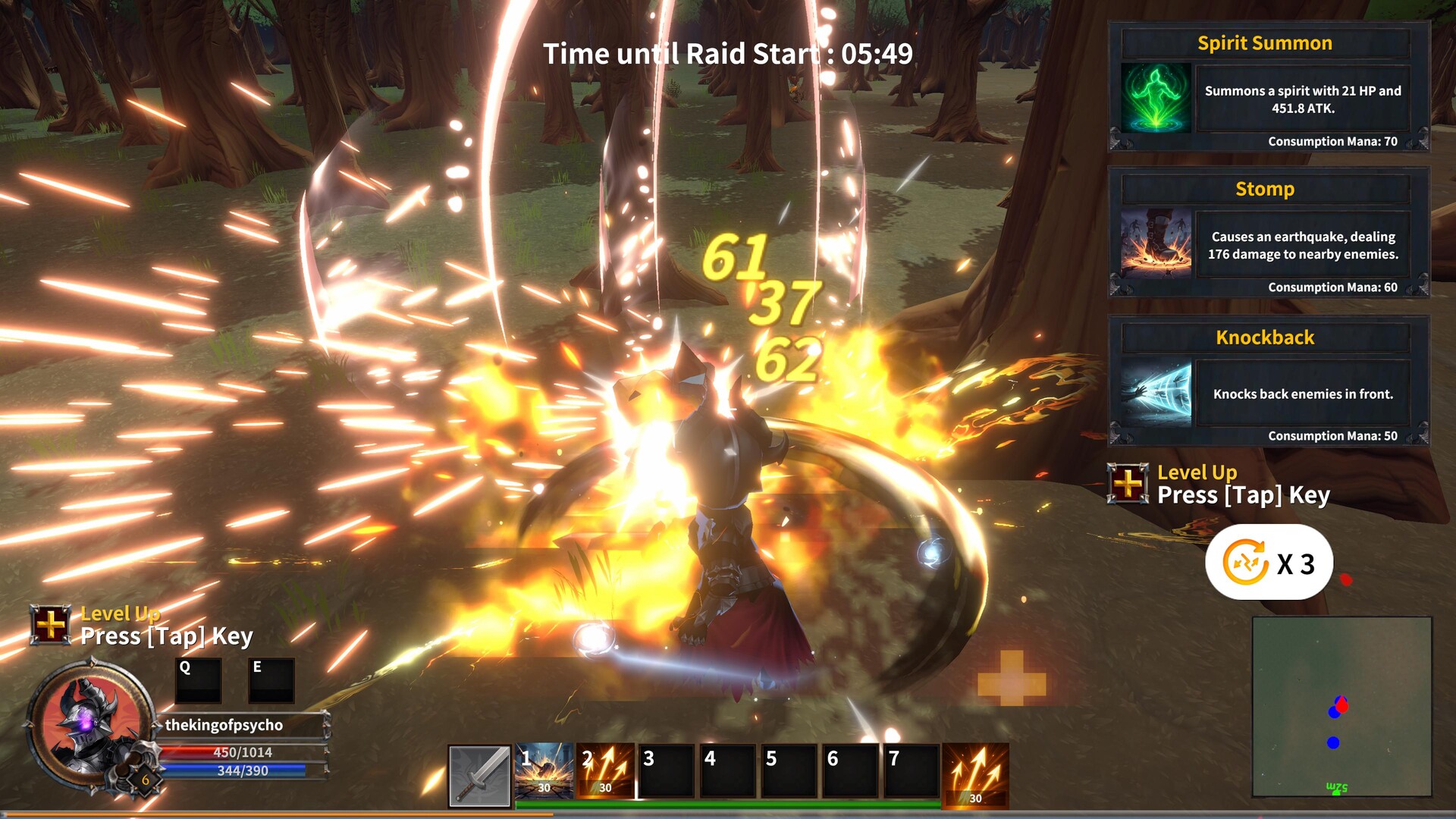This screenshot has width=1456, height=819.
Task: Click the Level Up plus icon above the player portrait
Action: (51, 625)
